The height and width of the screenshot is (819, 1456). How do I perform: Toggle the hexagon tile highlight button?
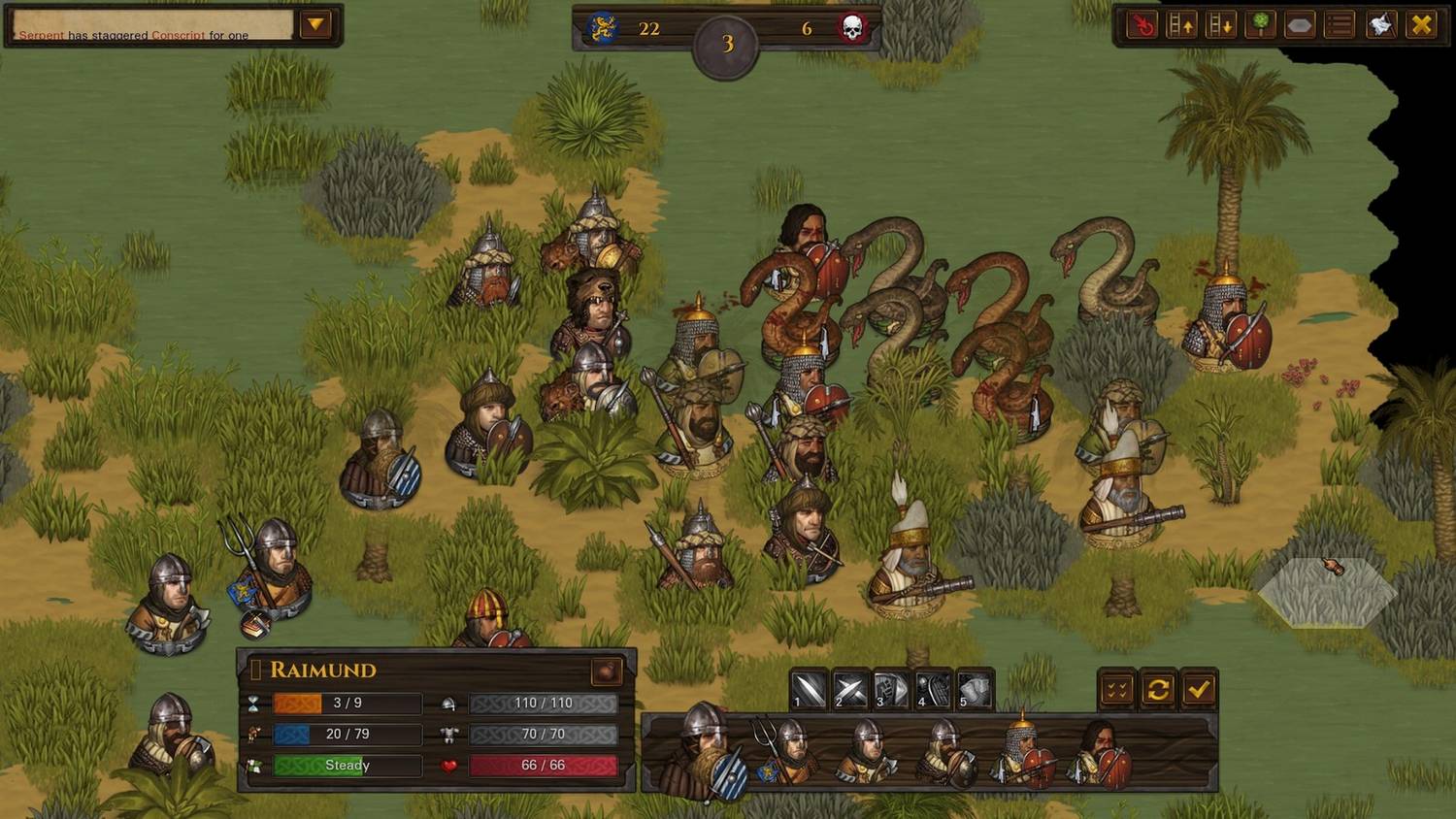click(1300, 25)
